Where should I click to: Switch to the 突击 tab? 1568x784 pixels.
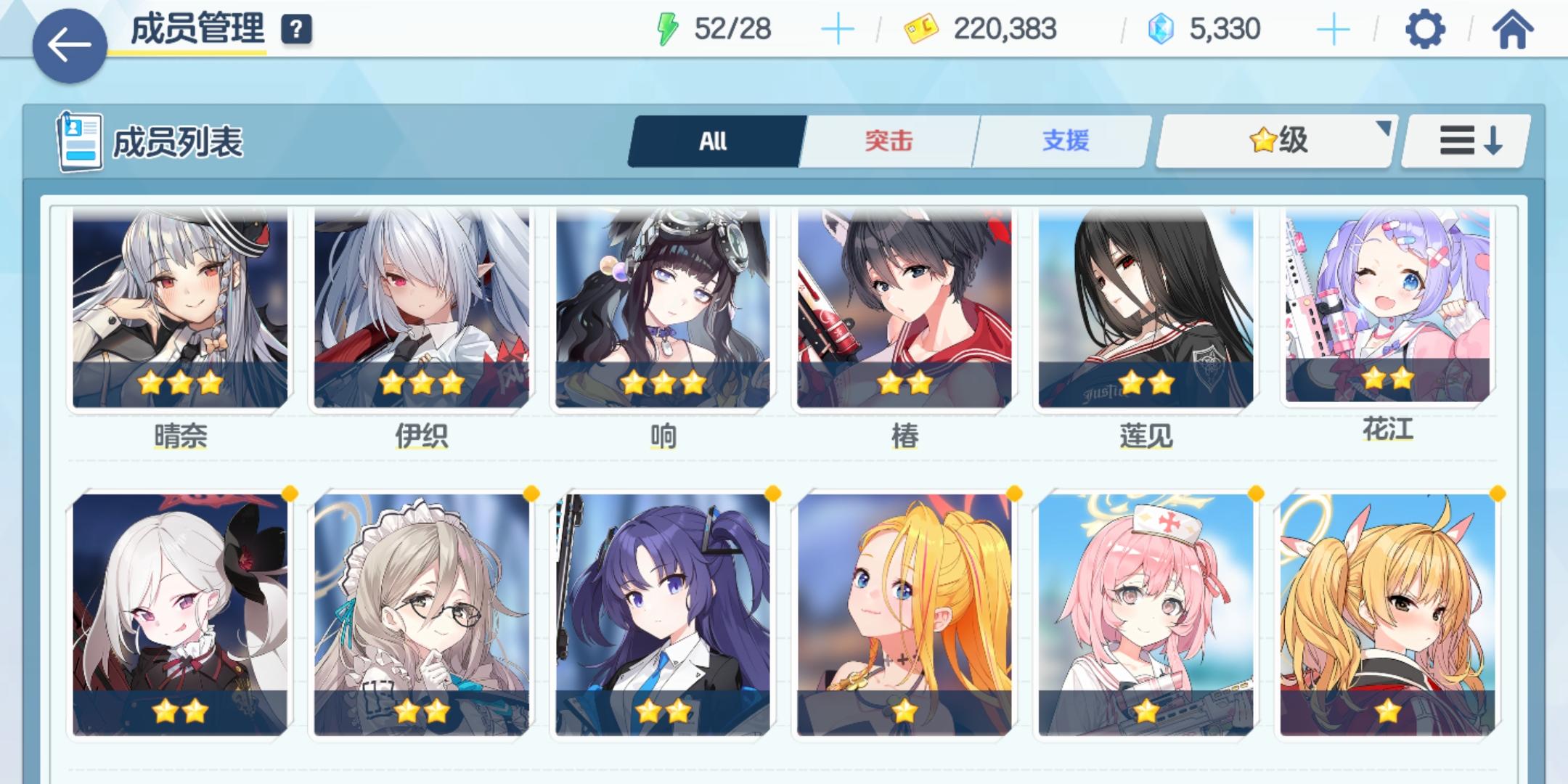pos(889,140)
